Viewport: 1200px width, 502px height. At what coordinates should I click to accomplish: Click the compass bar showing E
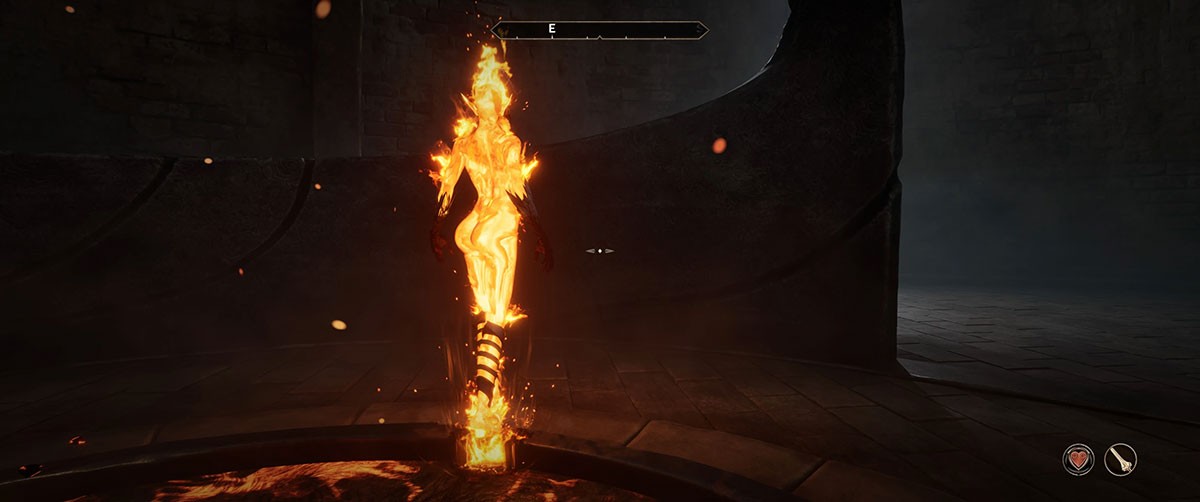(x=600, y=30)
